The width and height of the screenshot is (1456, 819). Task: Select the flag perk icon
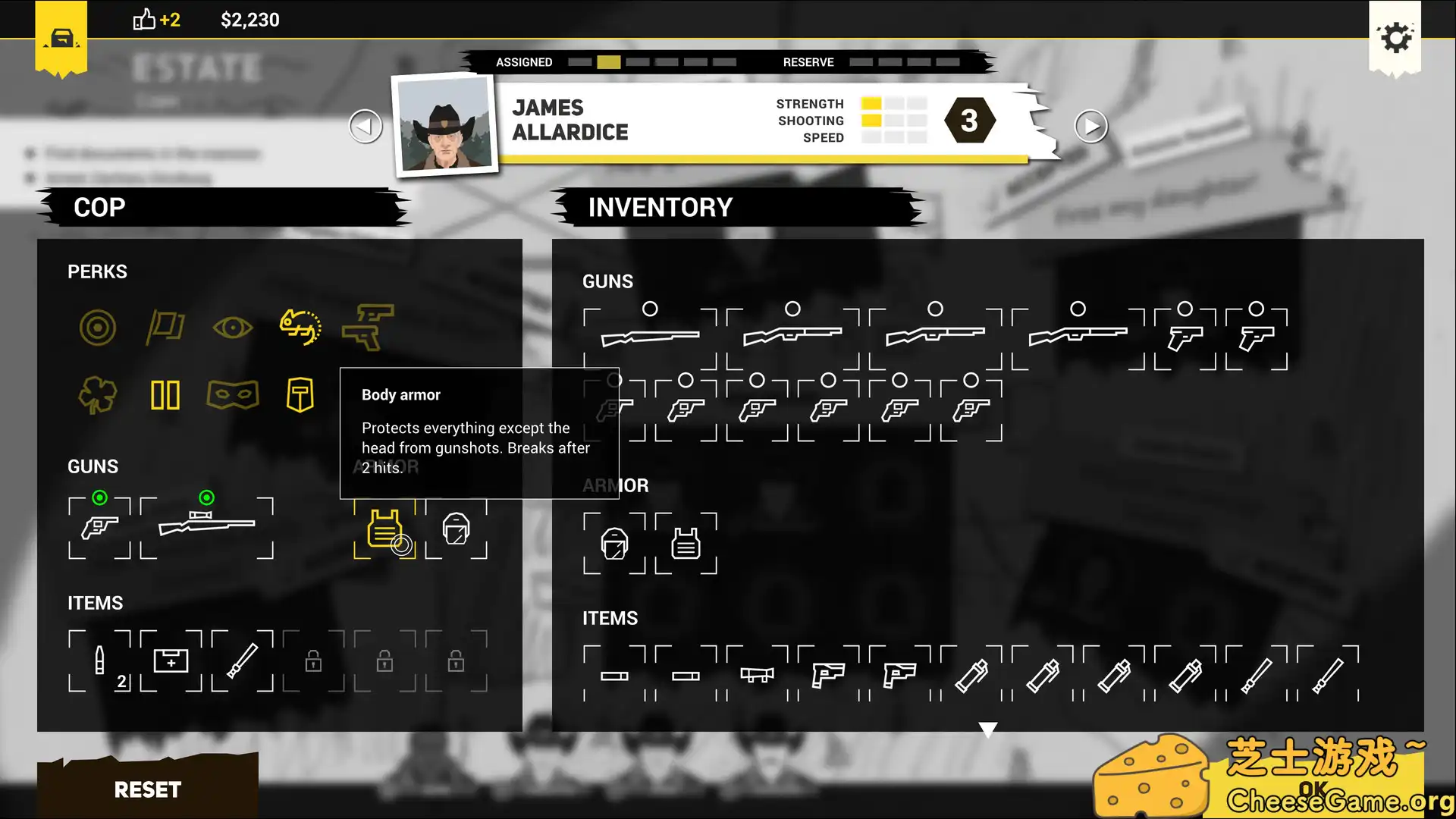point(165,328)
